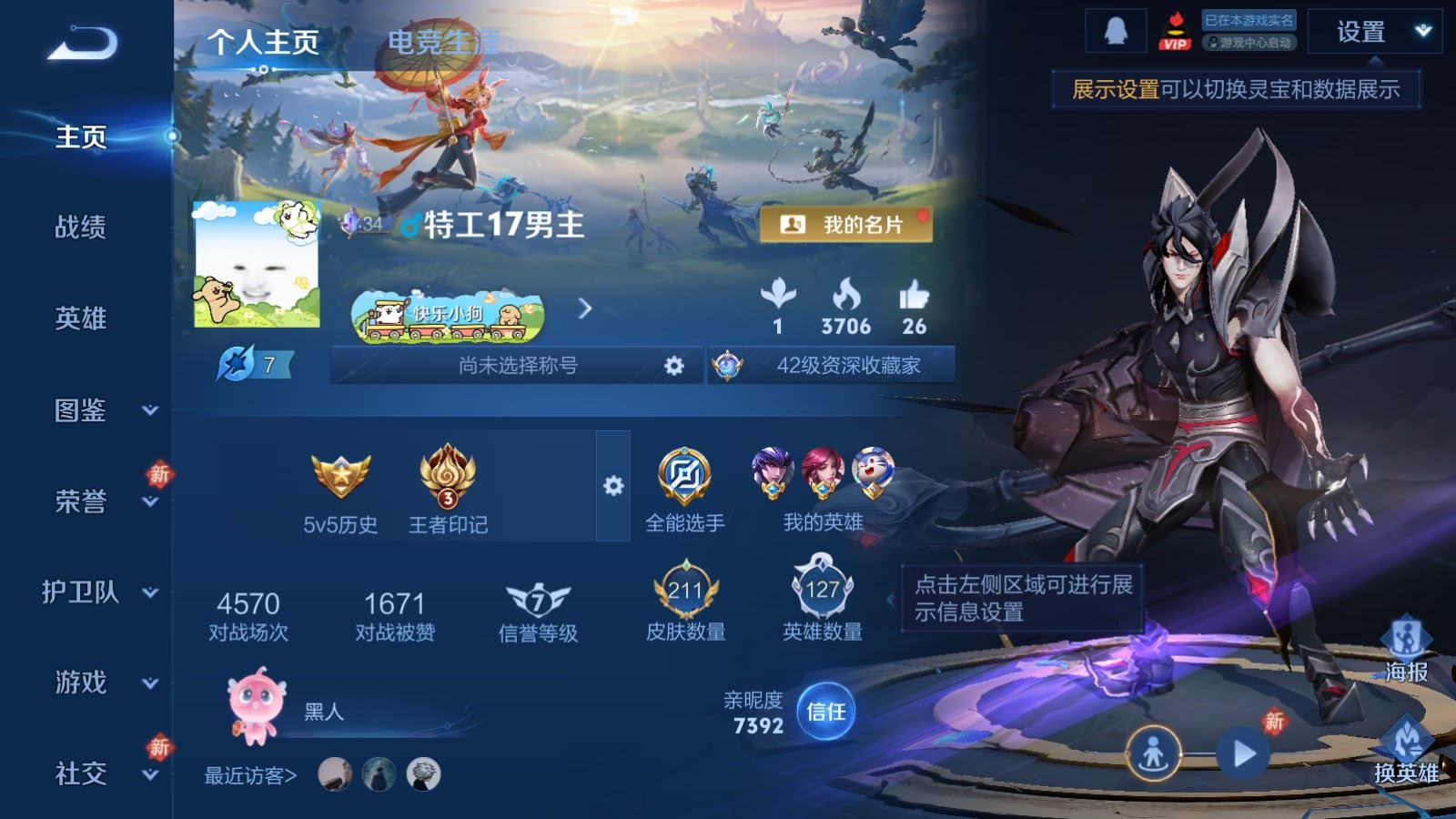Open the 最近访客 visitor list

(250, 775)
